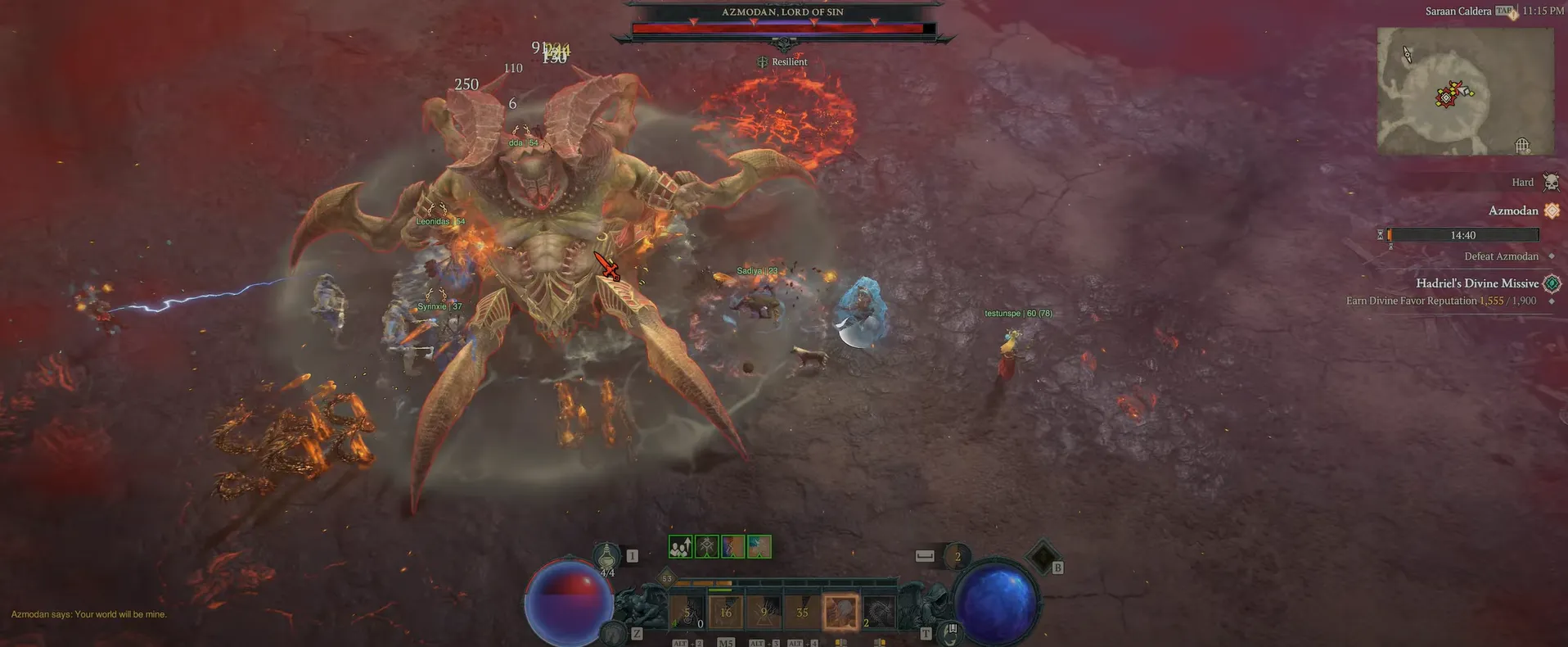Image resolution: width=1568 pixels, height=647 pixels.
Task: Click the Divine Favor Reputation progress text
Action: [1440, 301]
